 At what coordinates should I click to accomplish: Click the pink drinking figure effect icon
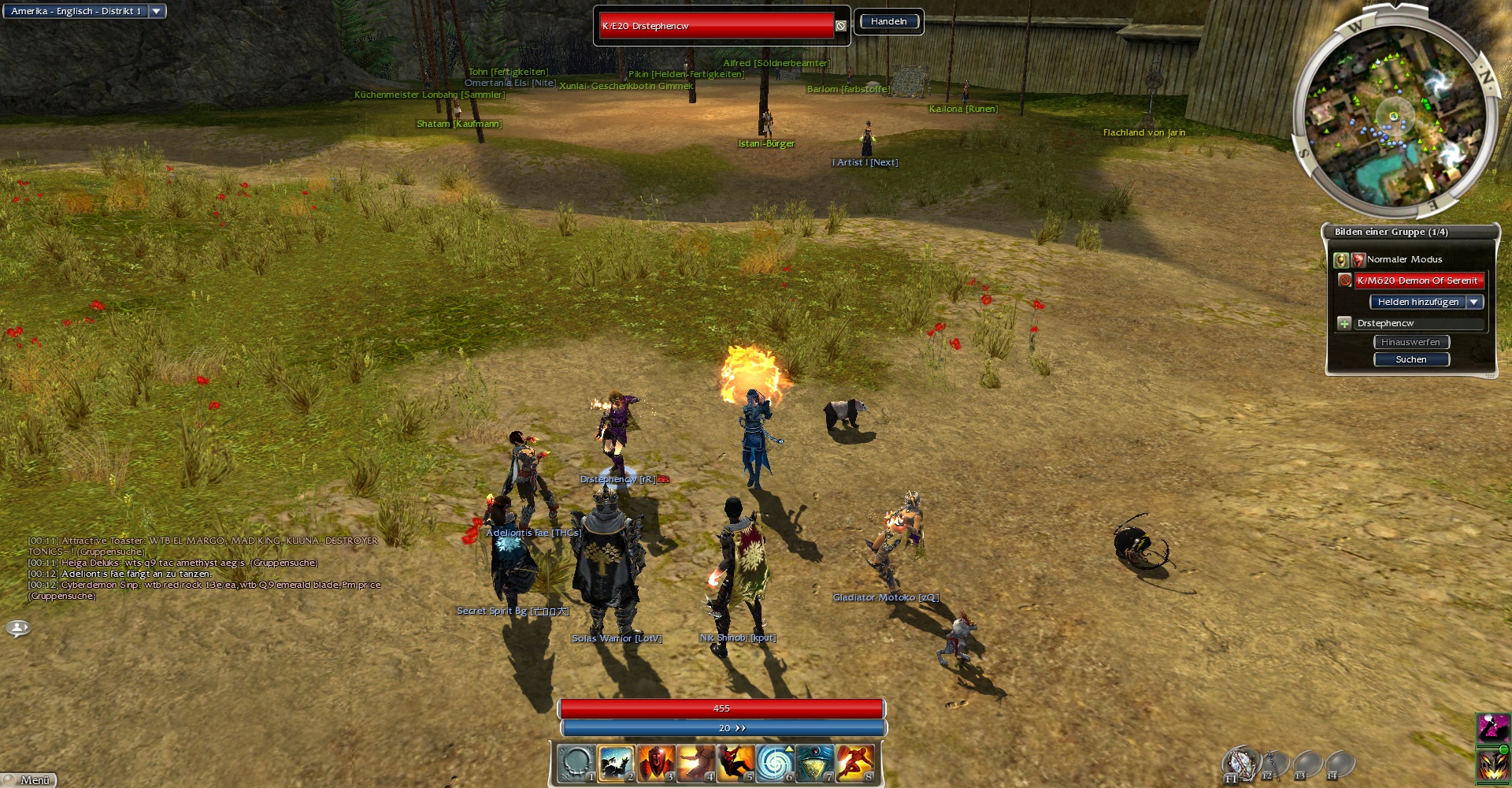coord(1492,728)
